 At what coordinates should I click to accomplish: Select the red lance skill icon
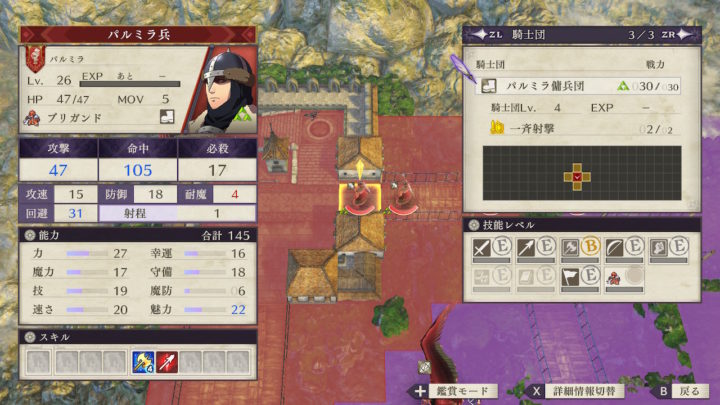(x=164, y=361)
